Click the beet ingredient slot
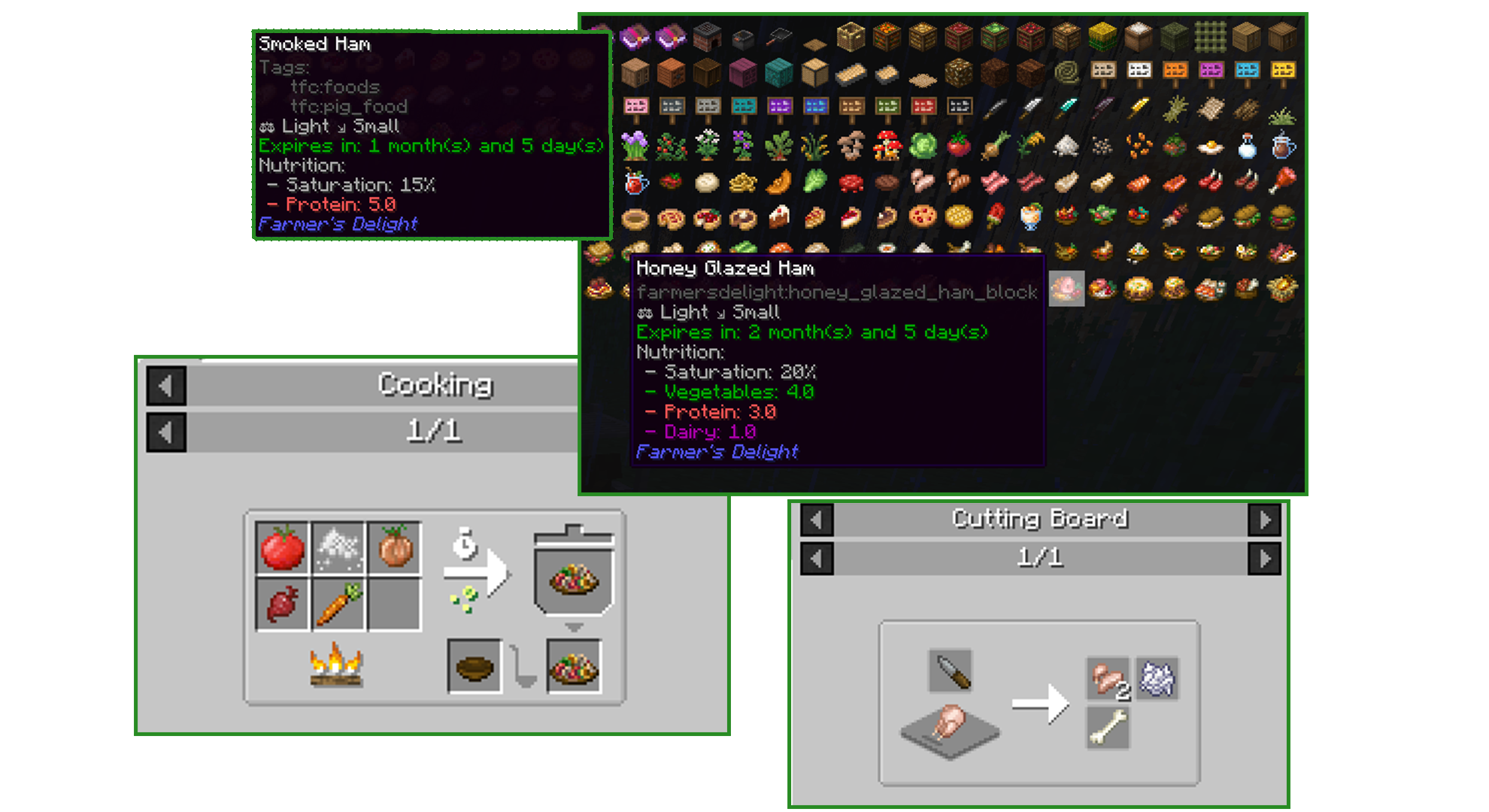Screen dimensions: 1489x812 282,604
